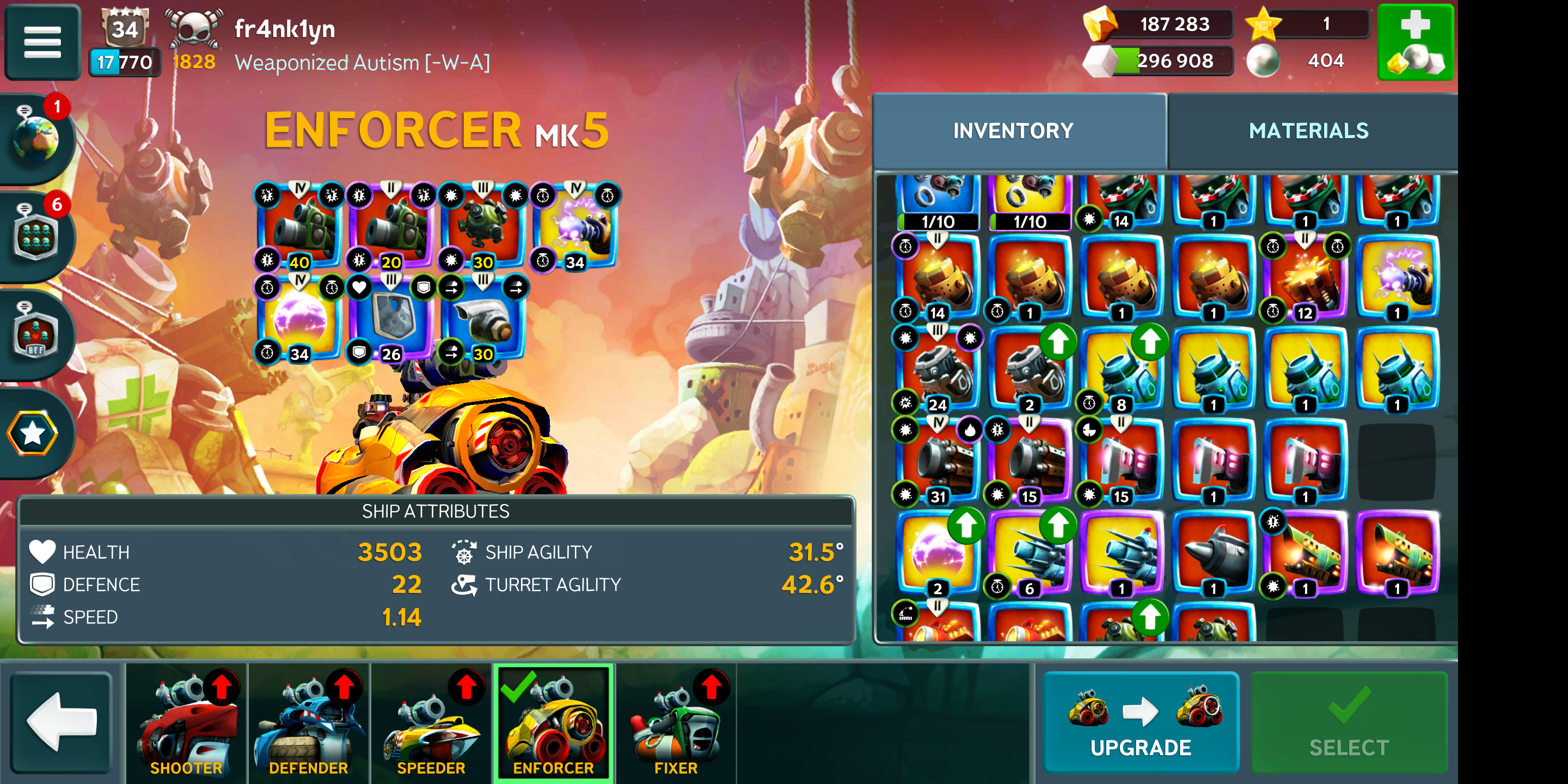This screenshot has width=1568, height=784.
Task: Switch to the Materials tab
Action: pos(1308,131)
